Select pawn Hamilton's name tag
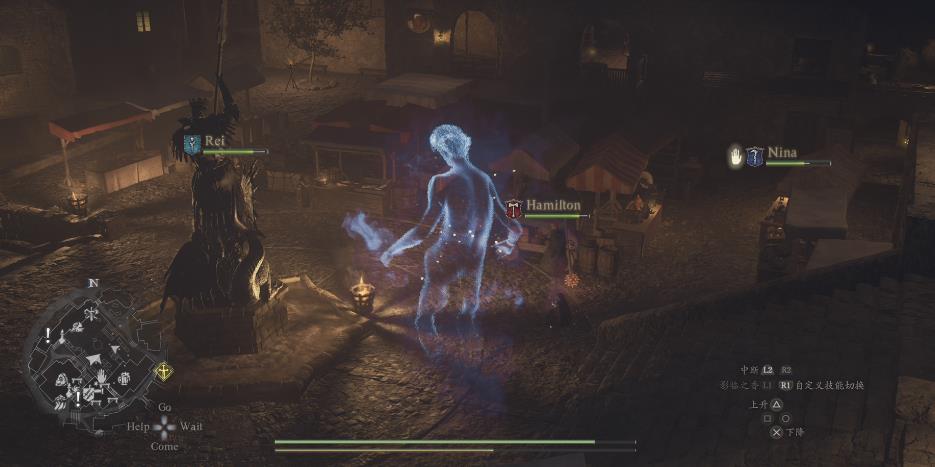Viewport: 935px width, 467px height. (553, 205)
